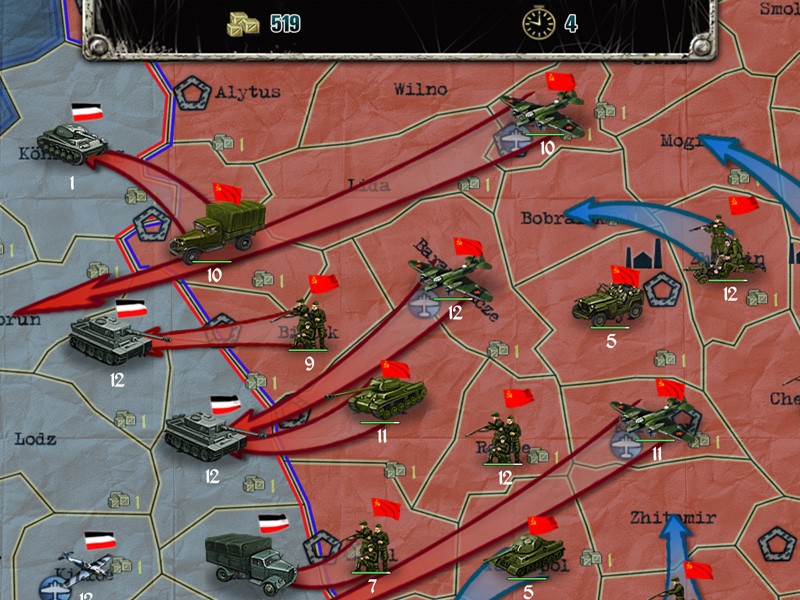Choose the Soviet aircraft with strength 11
800x600 pixels.
[x=657, y=420]
